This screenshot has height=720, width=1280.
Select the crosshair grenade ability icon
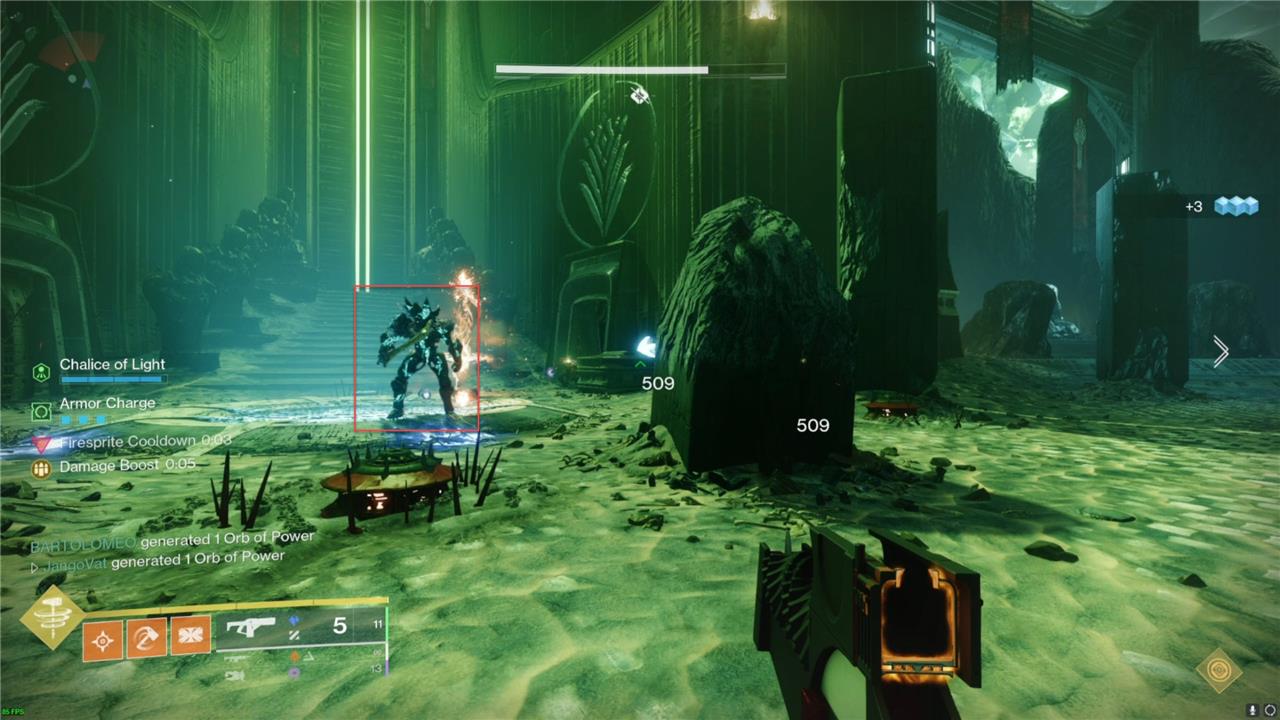coord(103,638)
